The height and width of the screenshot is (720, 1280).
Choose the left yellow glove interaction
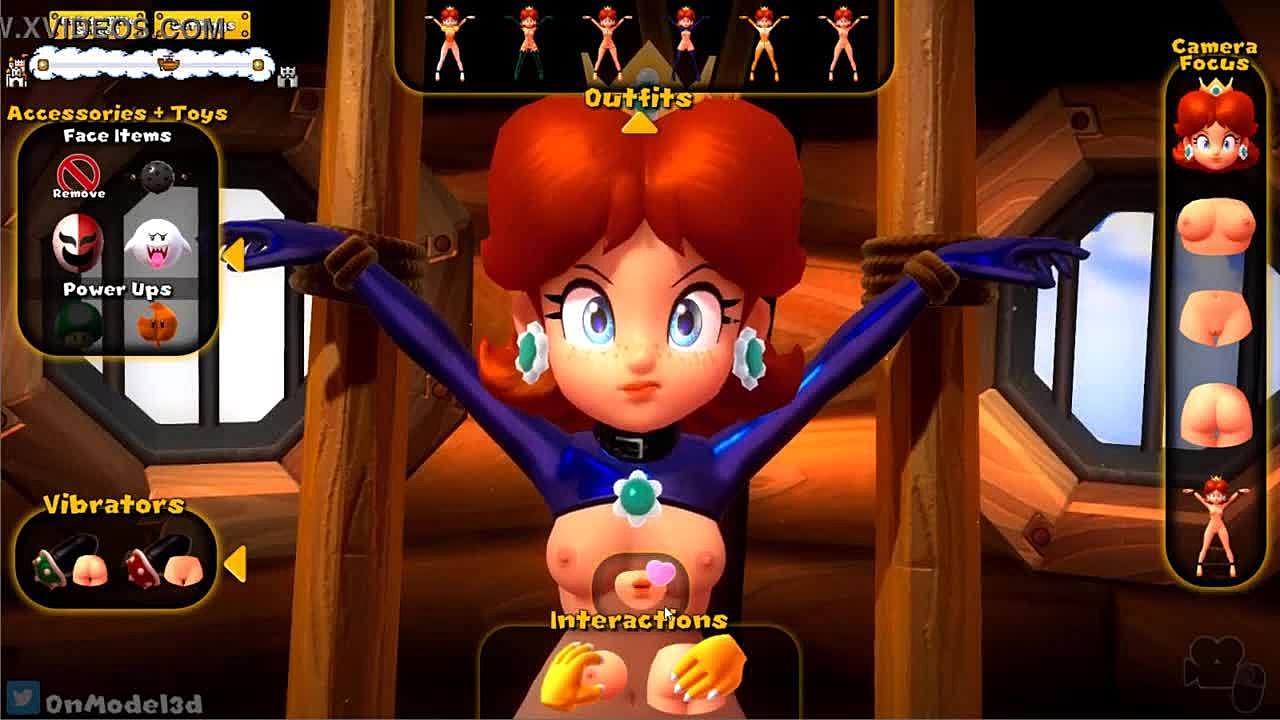point(585,673)
